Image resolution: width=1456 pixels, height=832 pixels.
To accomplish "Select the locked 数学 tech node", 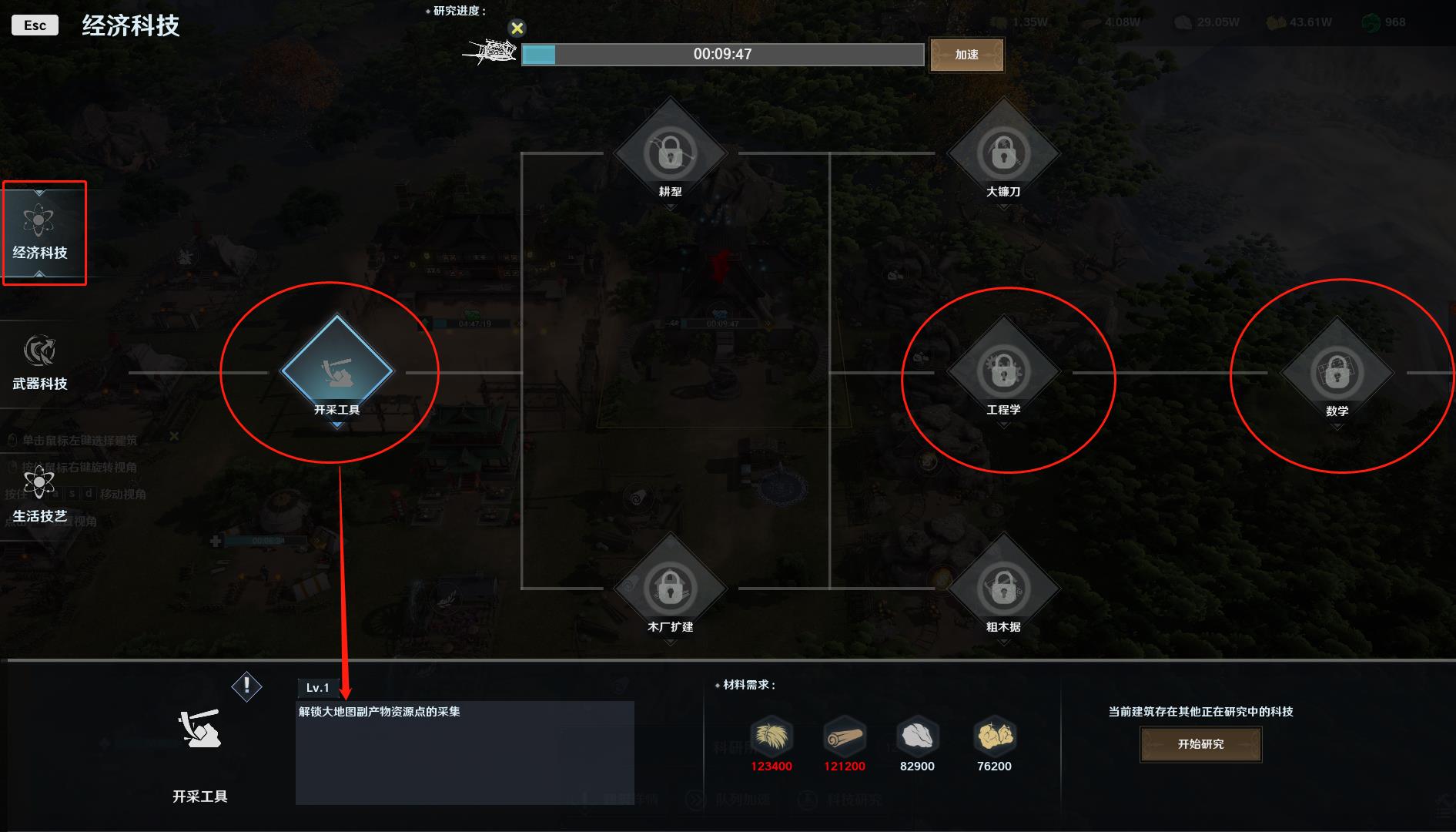I will click(x=1337, y=373).
